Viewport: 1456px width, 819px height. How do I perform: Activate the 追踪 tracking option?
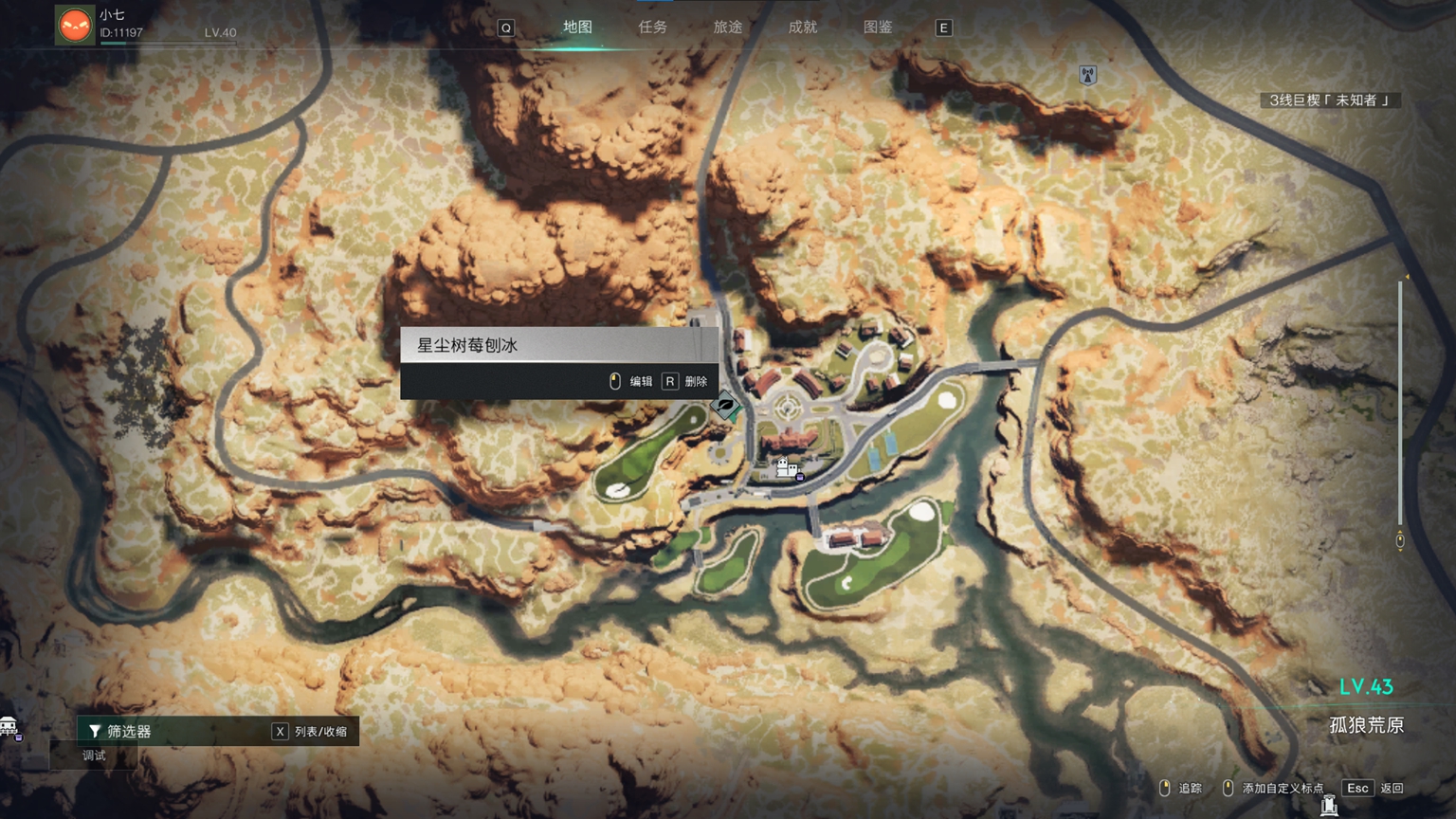[x=1181, y=788]
